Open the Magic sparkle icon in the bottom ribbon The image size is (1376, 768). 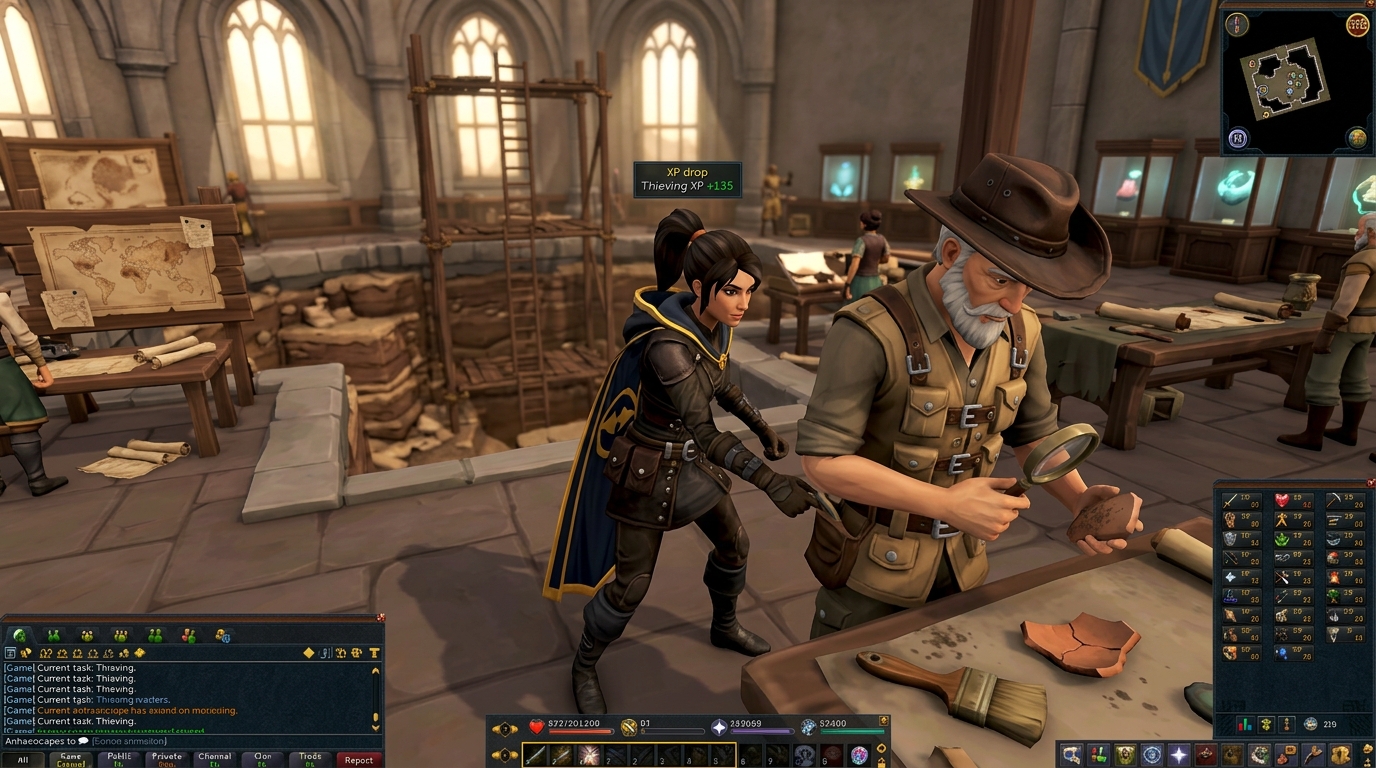point(1178,753)
